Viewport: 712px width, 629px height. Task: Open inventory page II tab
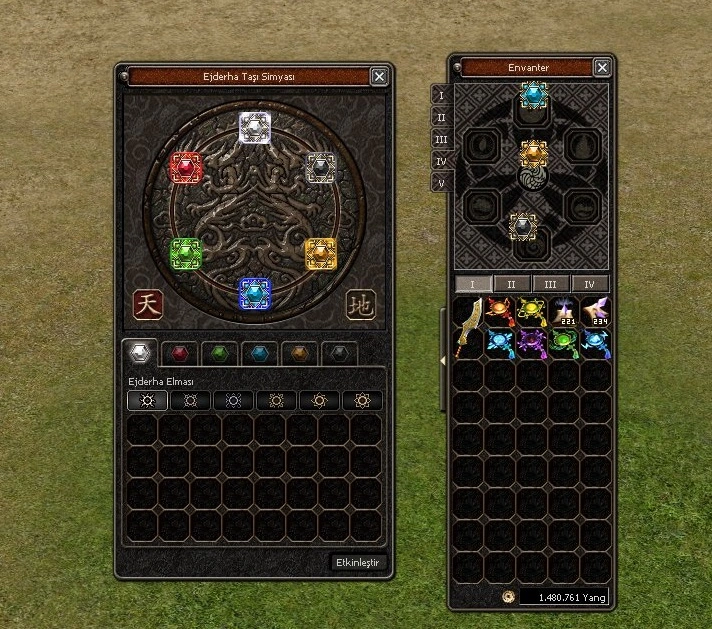(x=511, y=284)
